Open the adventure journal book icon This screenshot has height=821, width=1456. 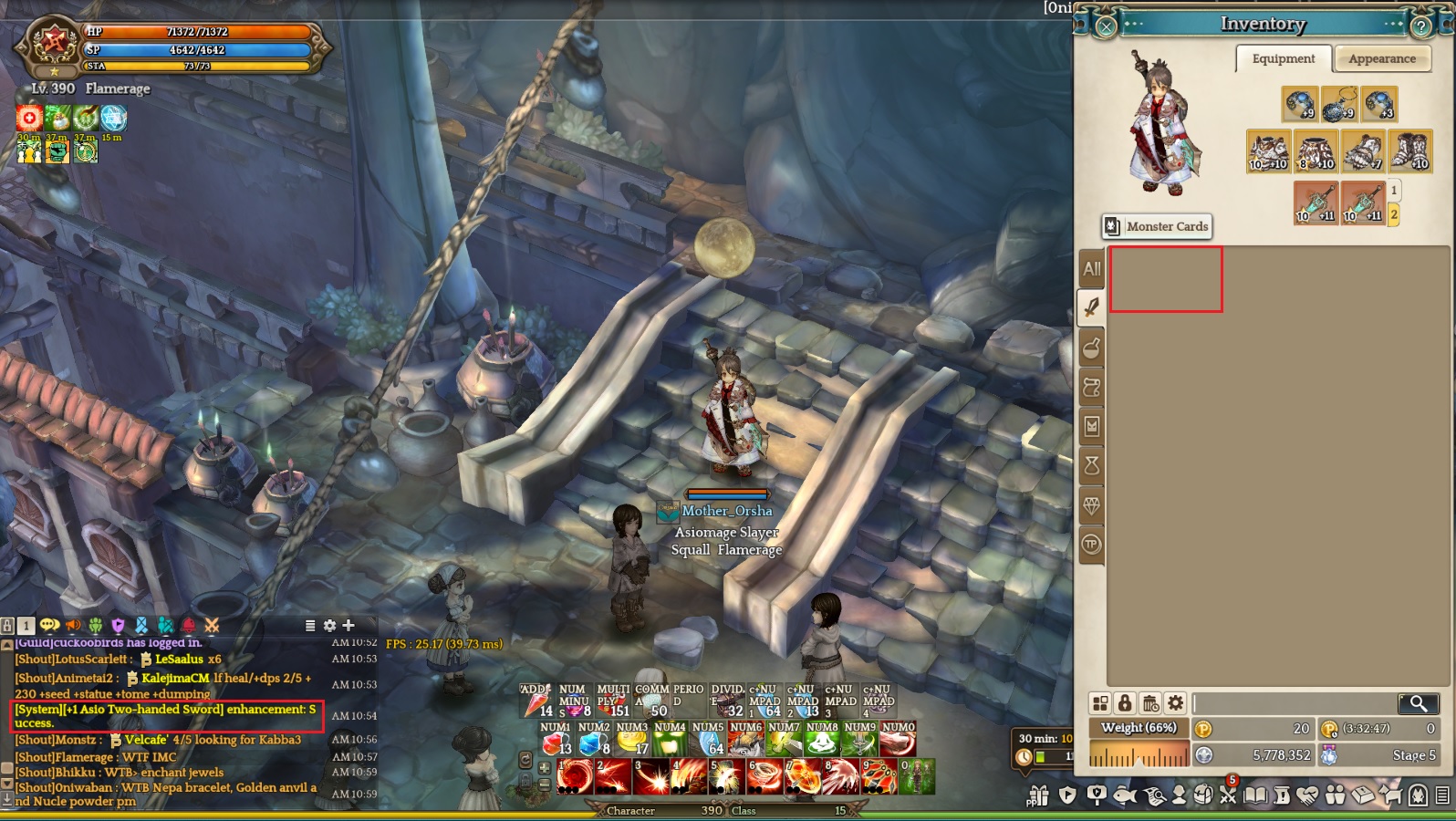(x=1256, y=795)
